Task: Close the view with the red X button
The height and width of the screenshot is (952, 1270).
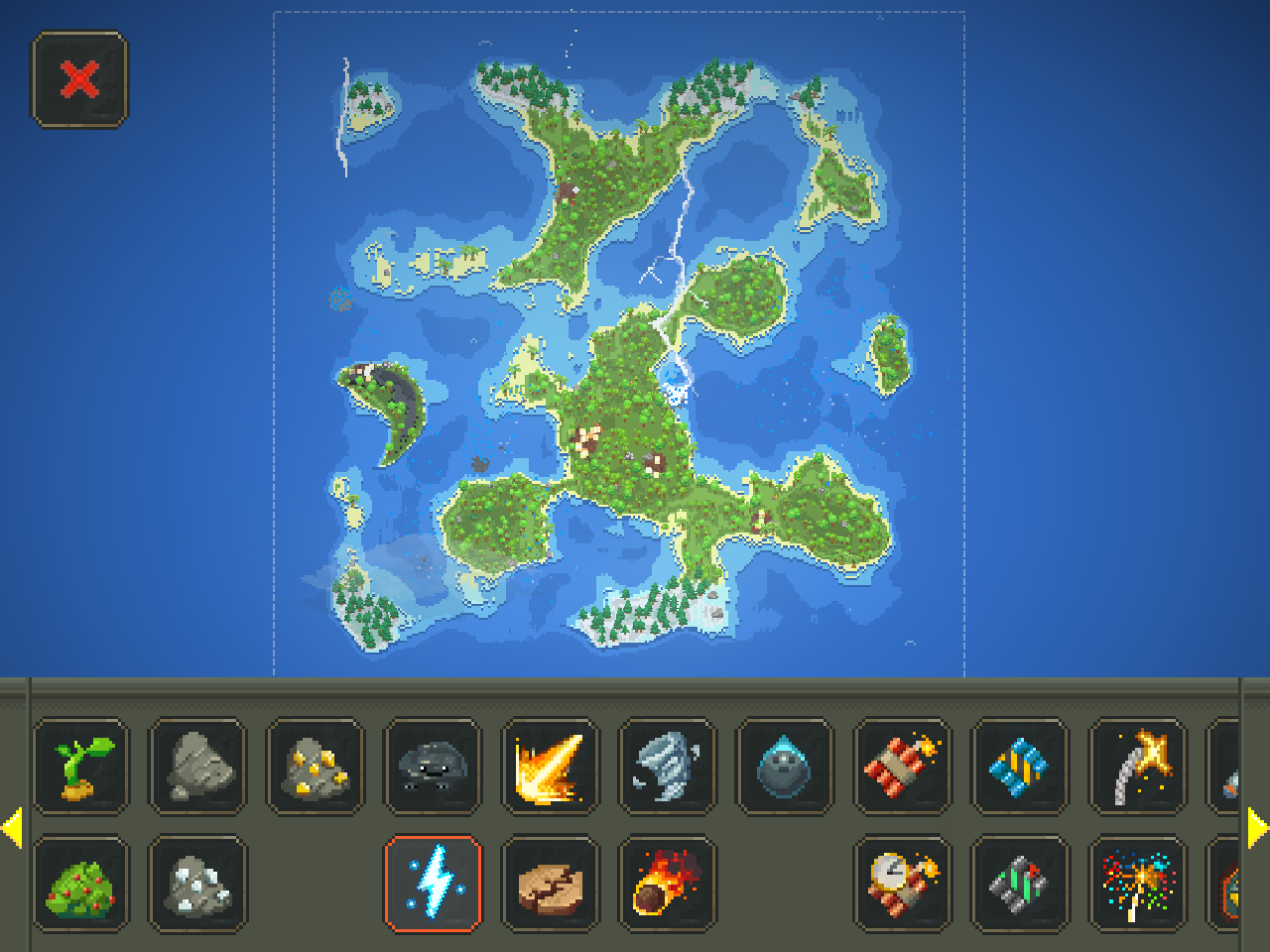Action: tap(79, 79)
